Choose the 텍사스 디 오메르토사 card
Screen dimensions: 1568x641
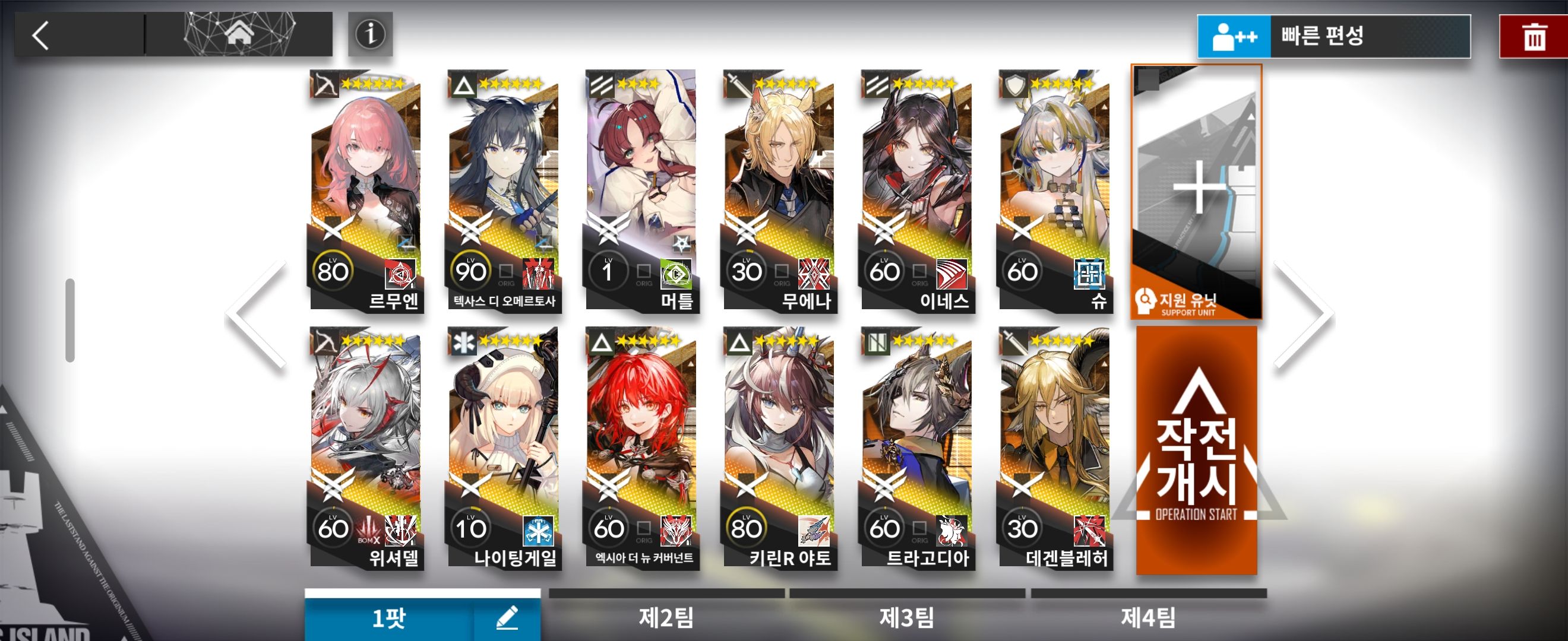(x=504, y=191)
